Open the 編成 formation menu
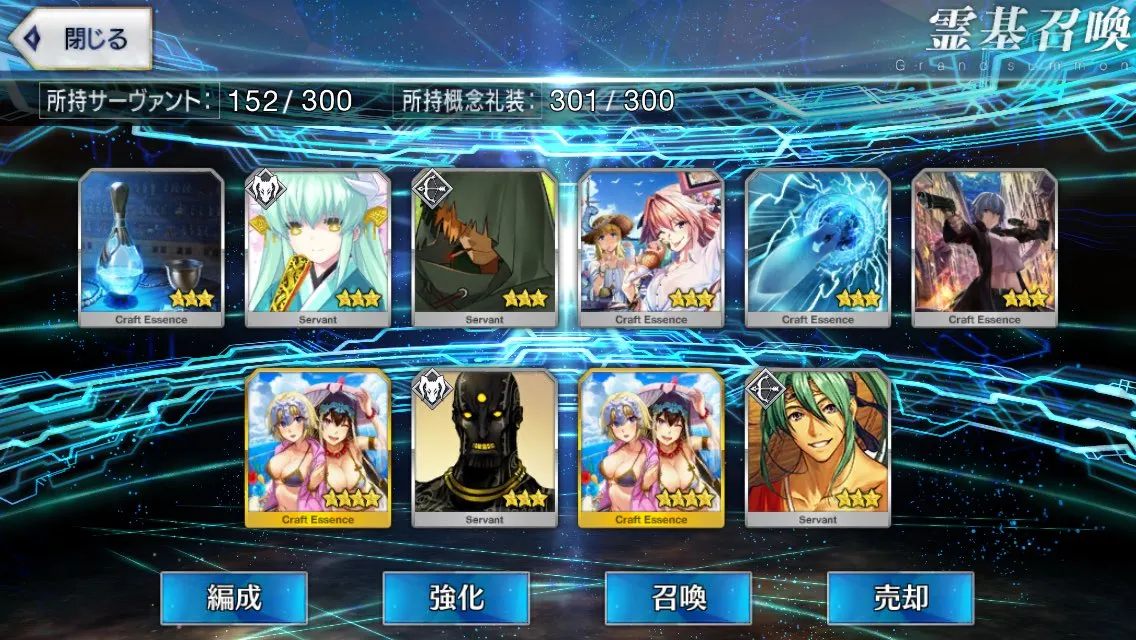1136x640 pixels. 234,598
